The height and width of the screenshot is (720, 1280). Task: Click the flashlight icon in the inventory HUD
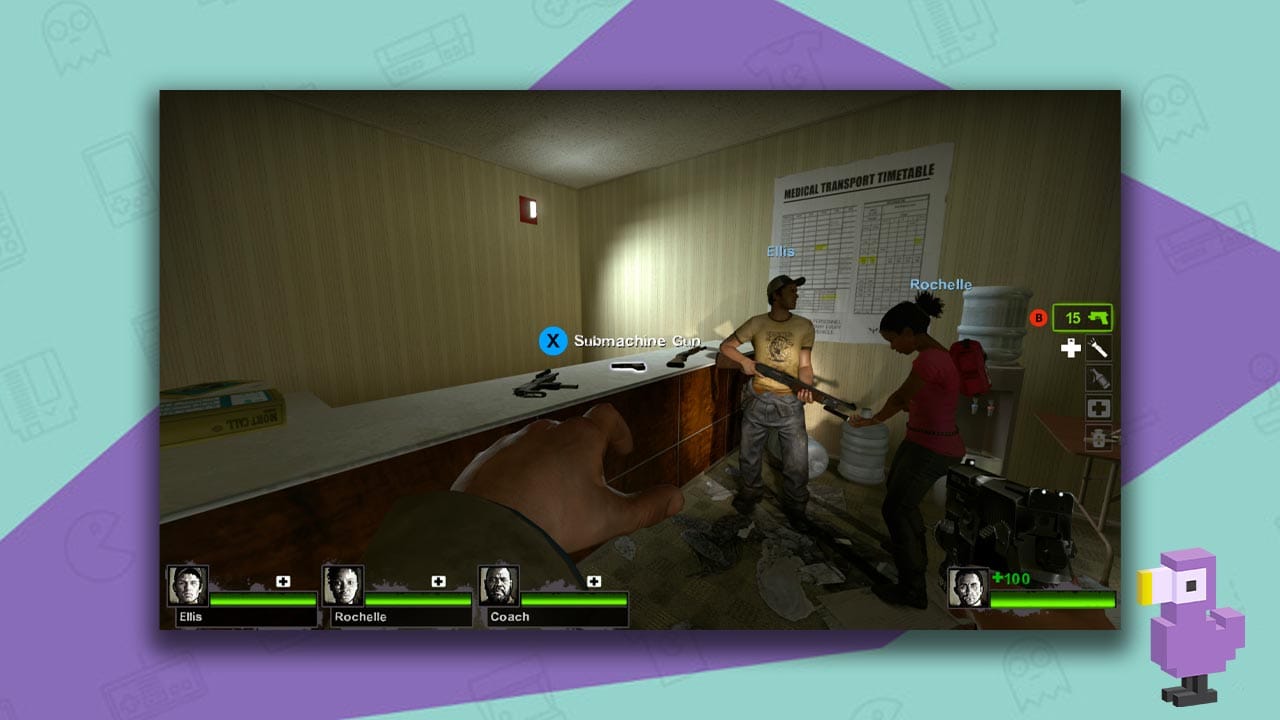point(1098,347)
